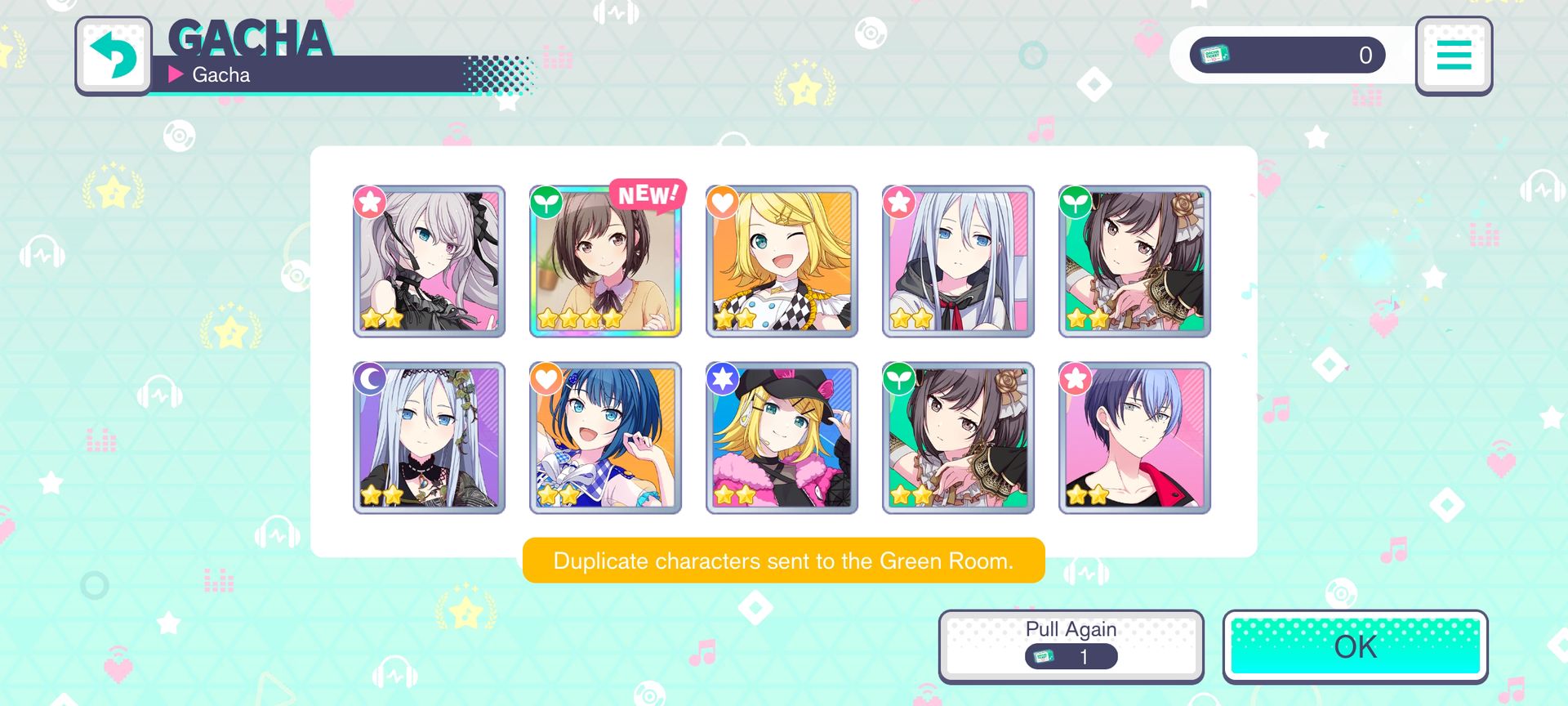Inspect the silver-haired girl in grey hoodie card
The image size is (1568, 706).
pos(958,261)
